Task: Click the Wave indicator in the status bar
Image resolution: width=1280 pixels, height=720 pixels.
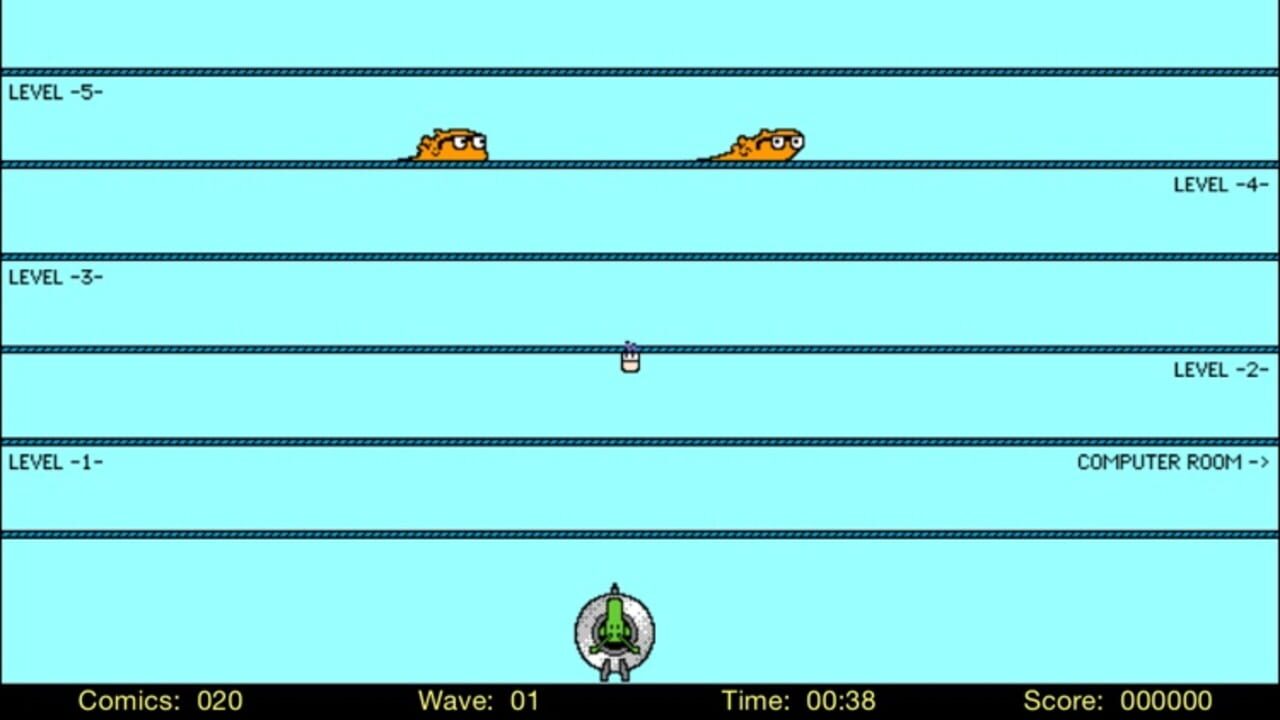Action: 478,701
